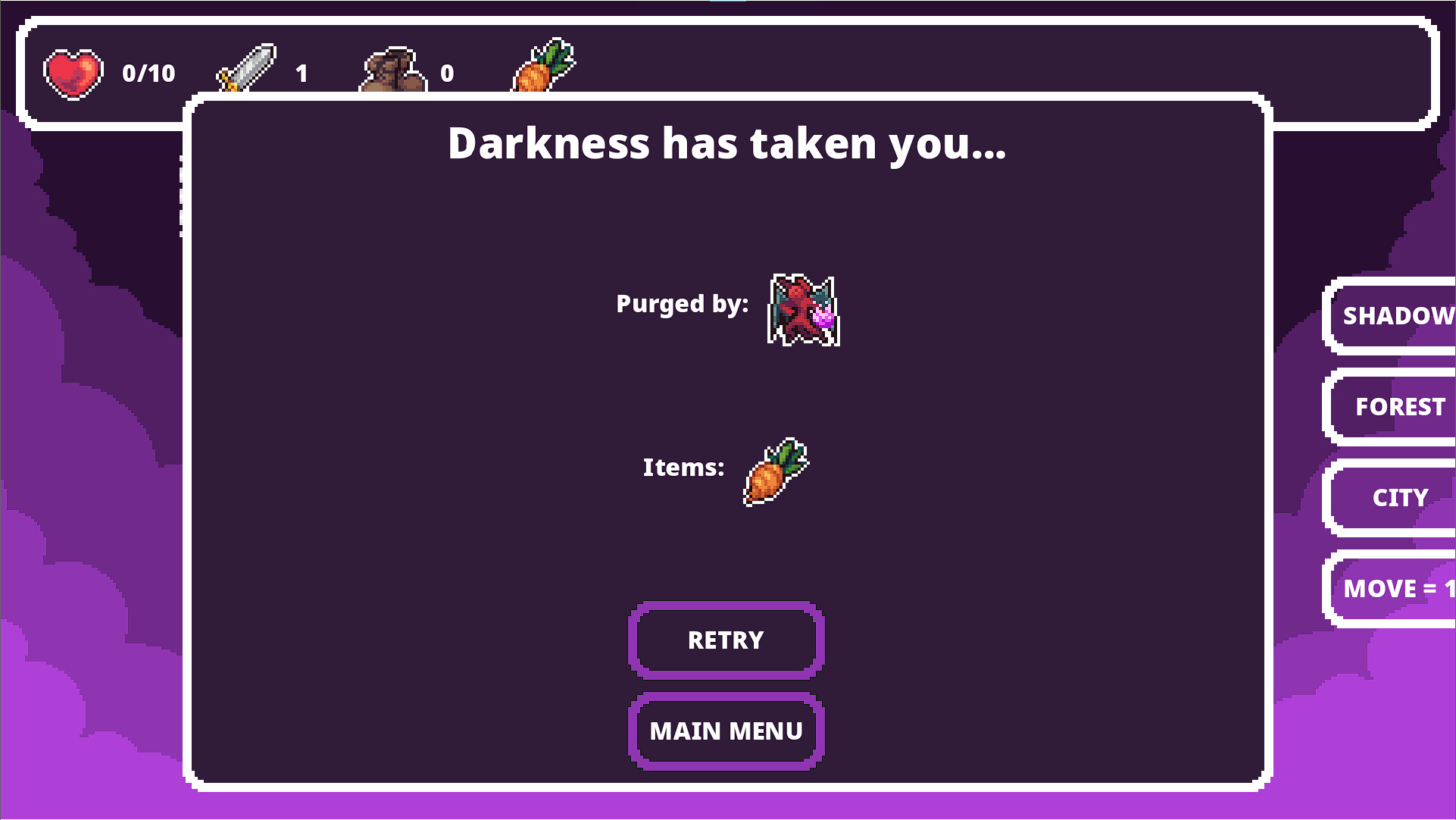Click the heart health icon in the HUD
The image size is (1456, 820).
72,73
